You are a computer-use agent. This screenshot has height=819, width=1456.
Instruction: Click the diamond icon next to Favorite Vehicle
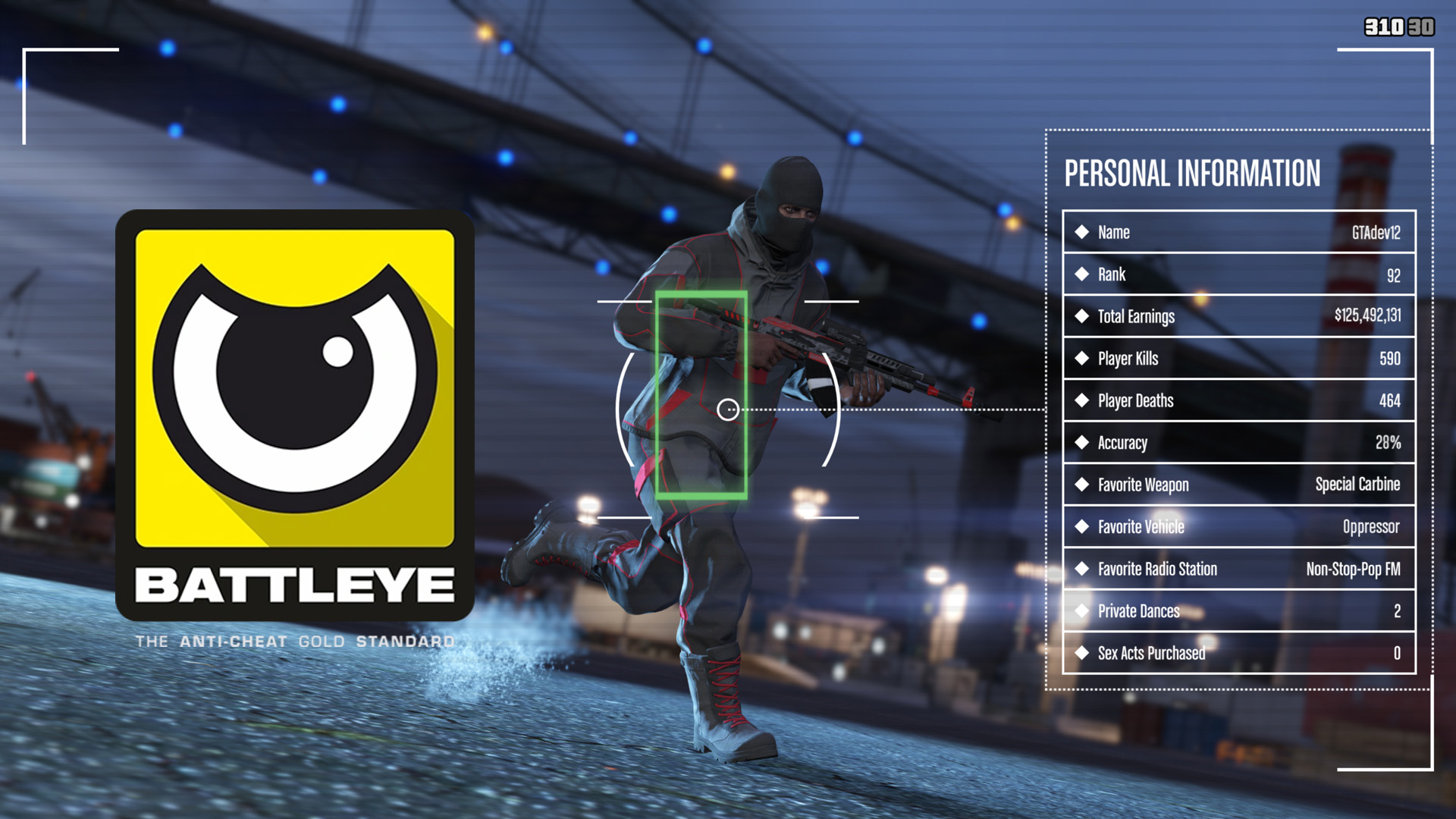pyautogui.click(x=1082, y=527)
